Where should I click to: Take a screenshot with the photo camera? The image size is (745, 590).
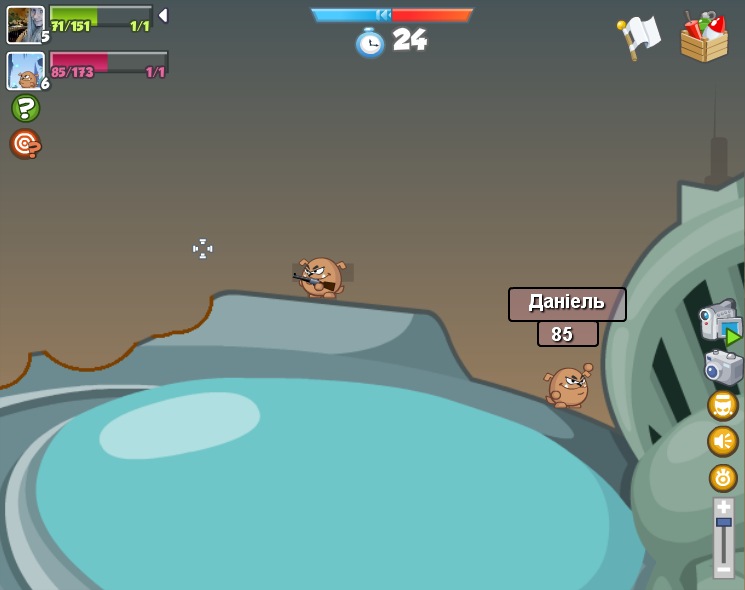[722, 367]
